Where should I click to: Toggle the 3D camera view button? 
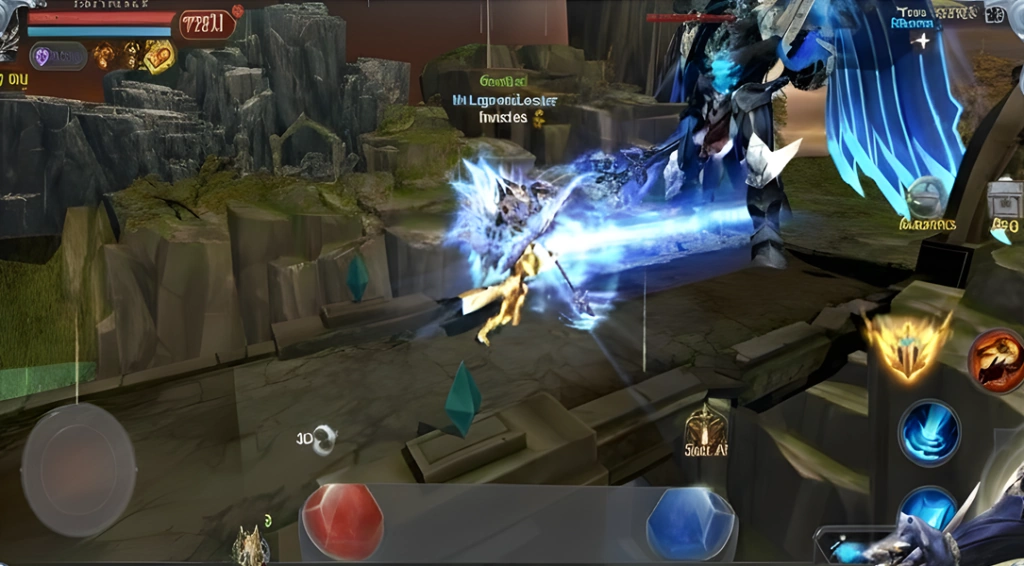click(x=318, y=438)
